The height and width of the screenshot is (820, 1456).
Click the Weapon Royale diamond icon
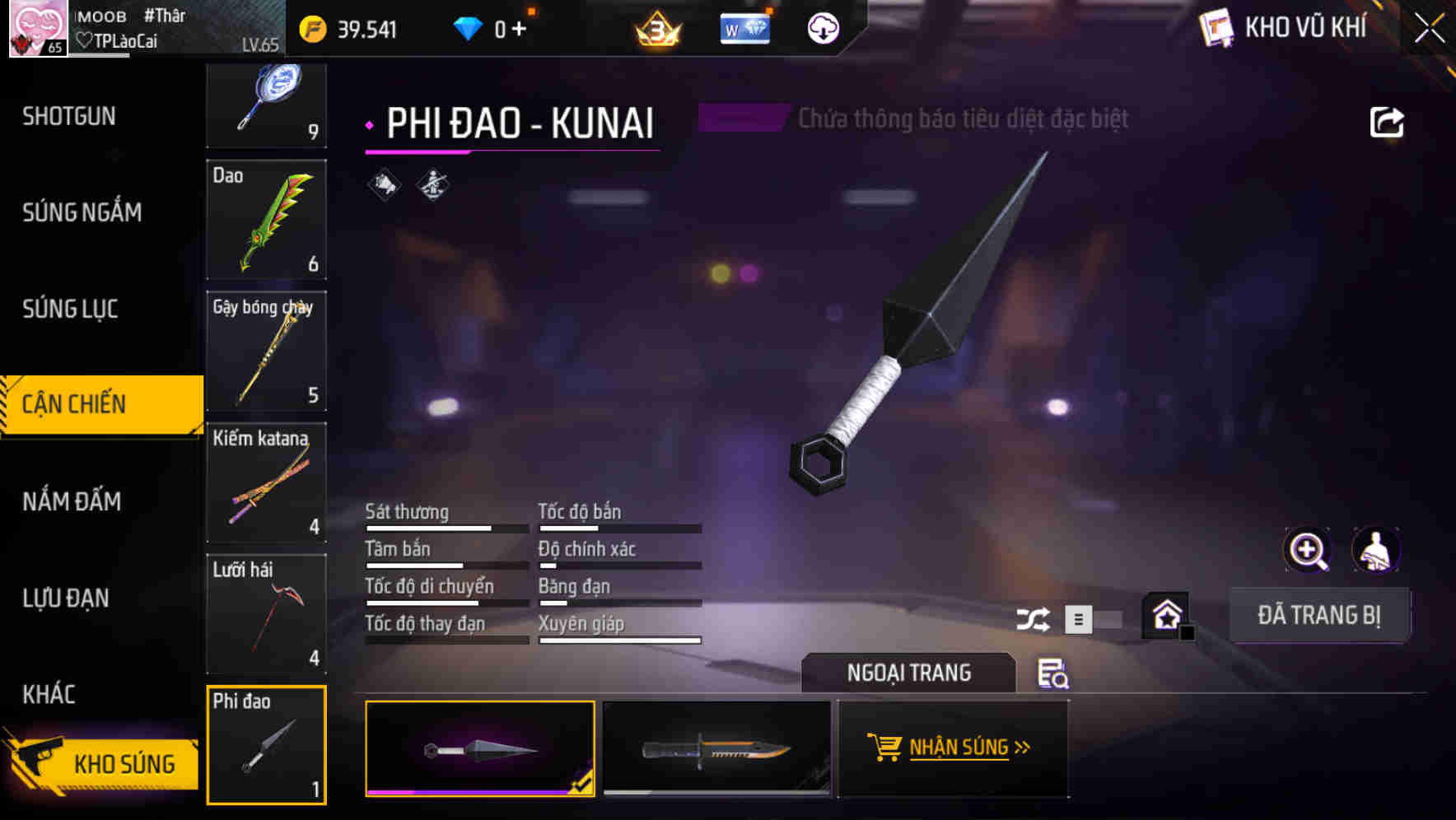click(x=744, y=28)
